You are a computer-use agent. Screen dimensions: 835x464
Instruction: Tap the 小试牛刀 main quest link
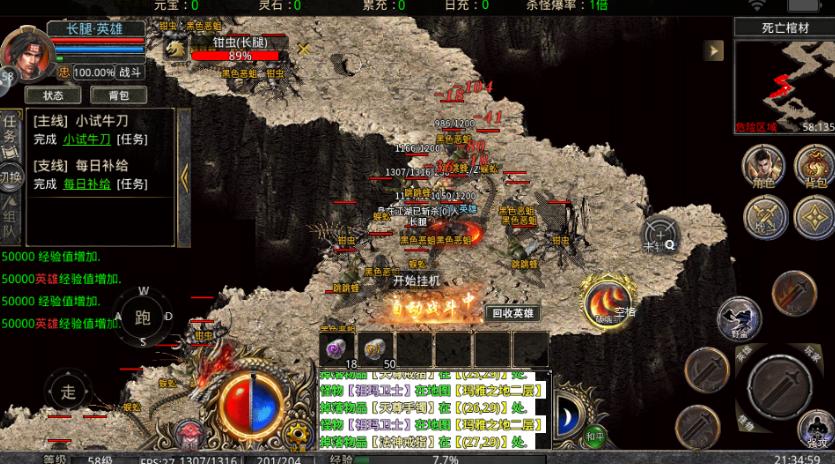[87, 139]
